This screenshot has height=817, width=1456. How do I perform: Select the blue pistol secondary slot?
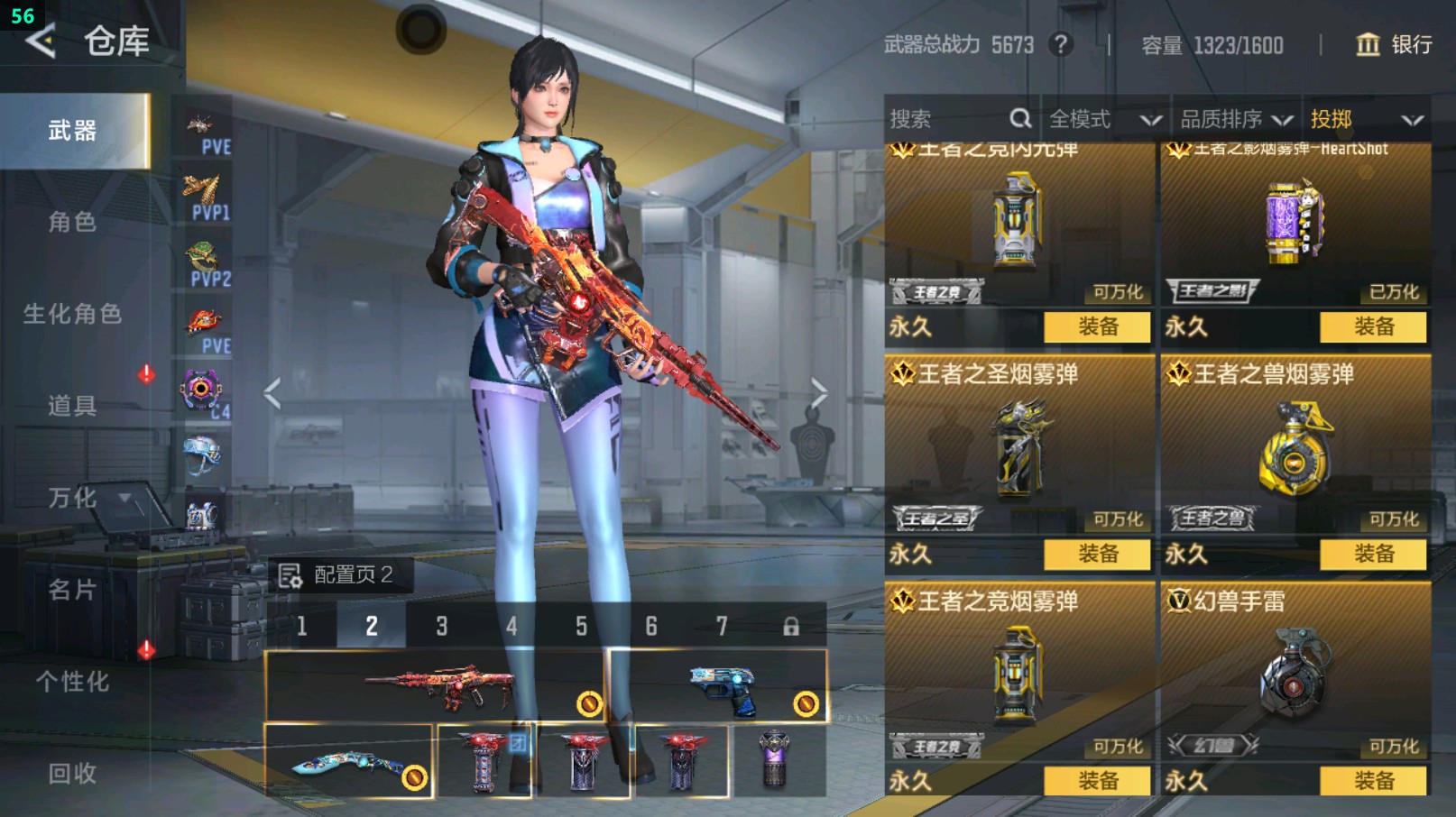(719, 686)
